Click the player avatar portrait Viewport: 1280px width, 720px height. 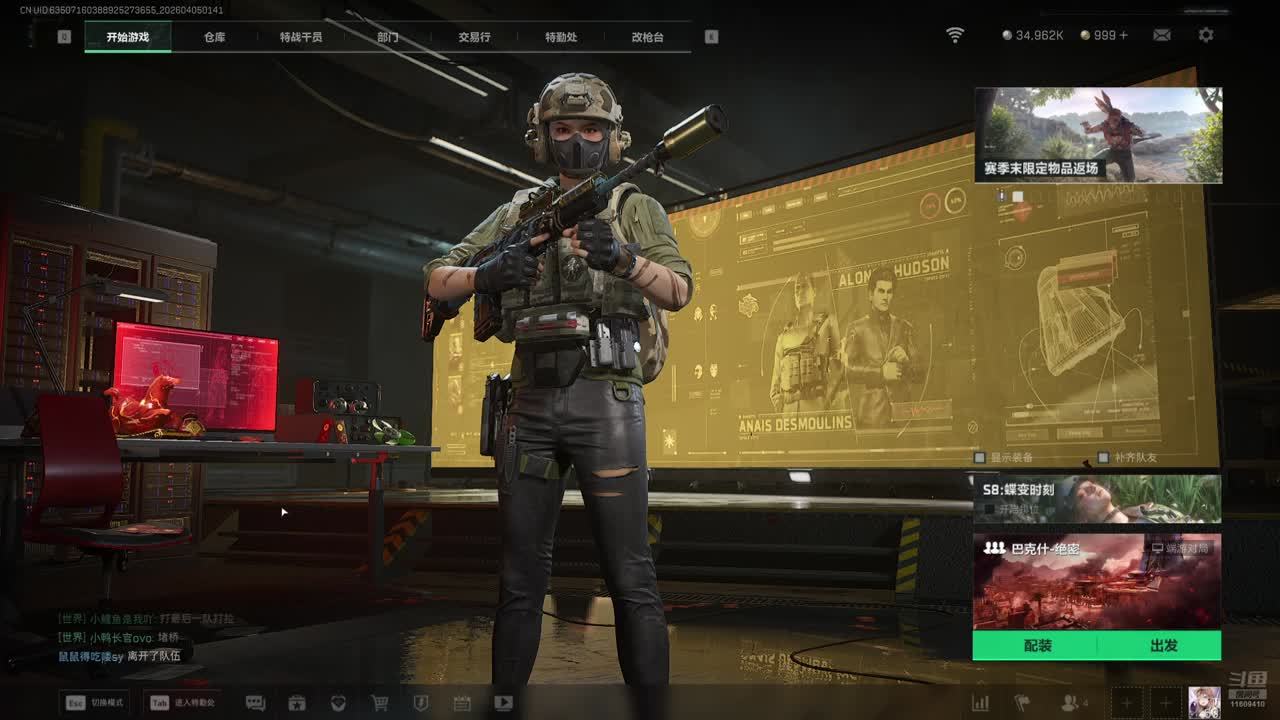tap(1204, 702)
